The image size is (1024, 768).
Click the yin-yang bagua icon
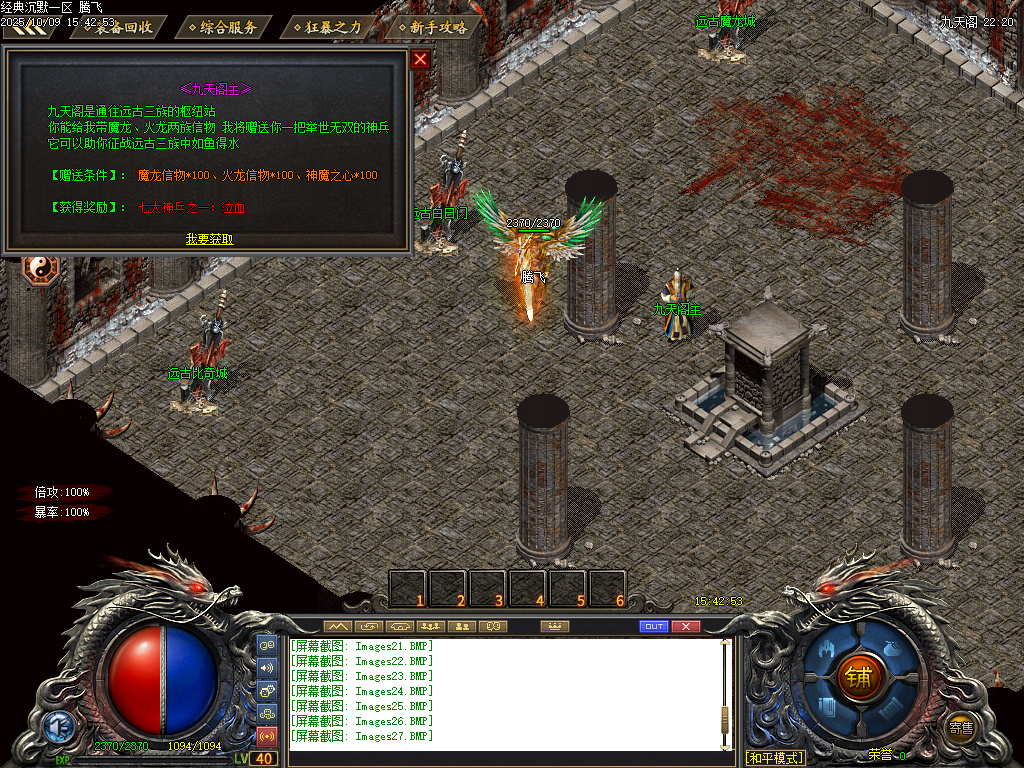41,268
